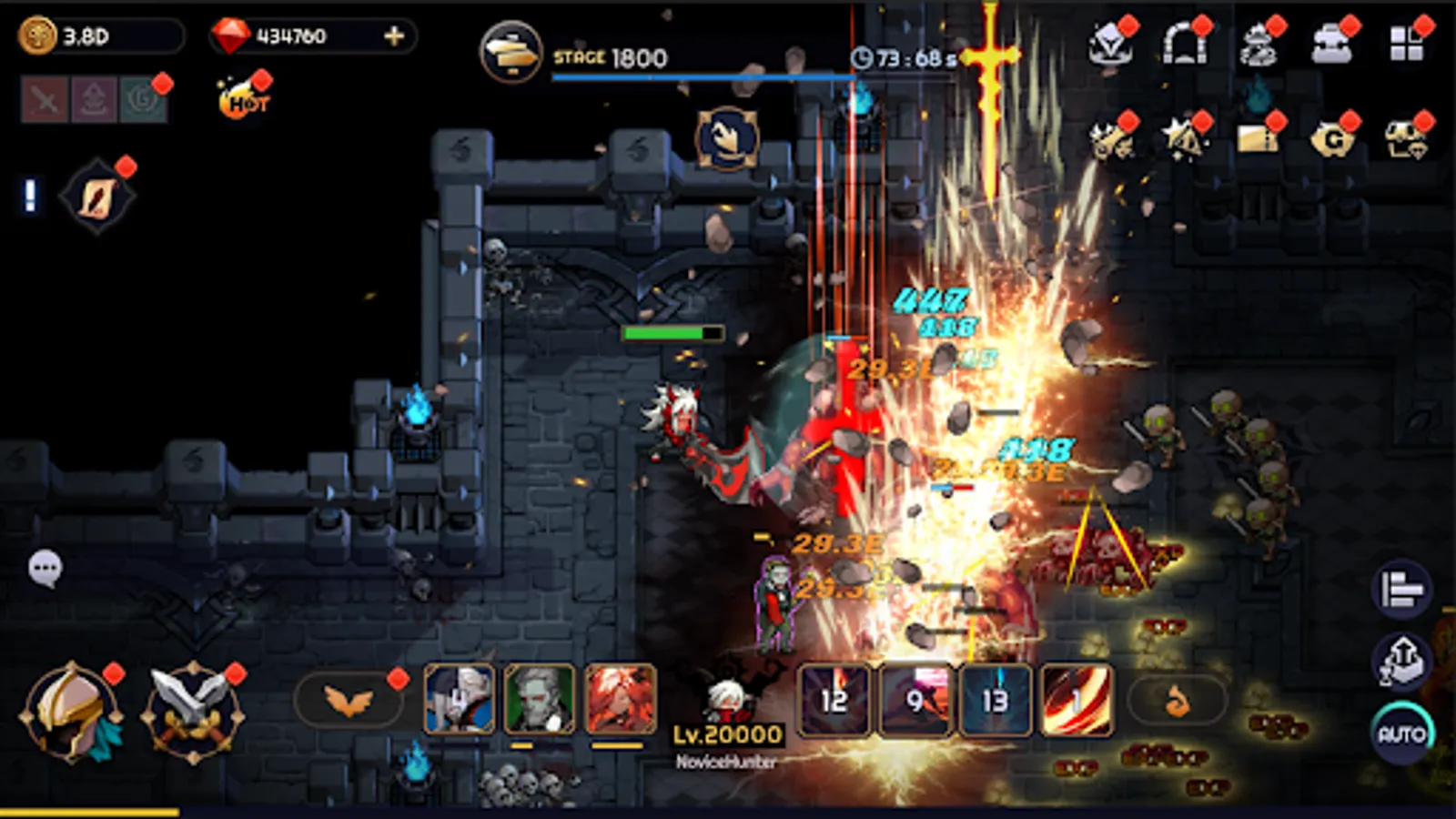This screenshot has width=1456, height=819.
Task: Switch to the sword tab at top left
Action: coord(44,98)
